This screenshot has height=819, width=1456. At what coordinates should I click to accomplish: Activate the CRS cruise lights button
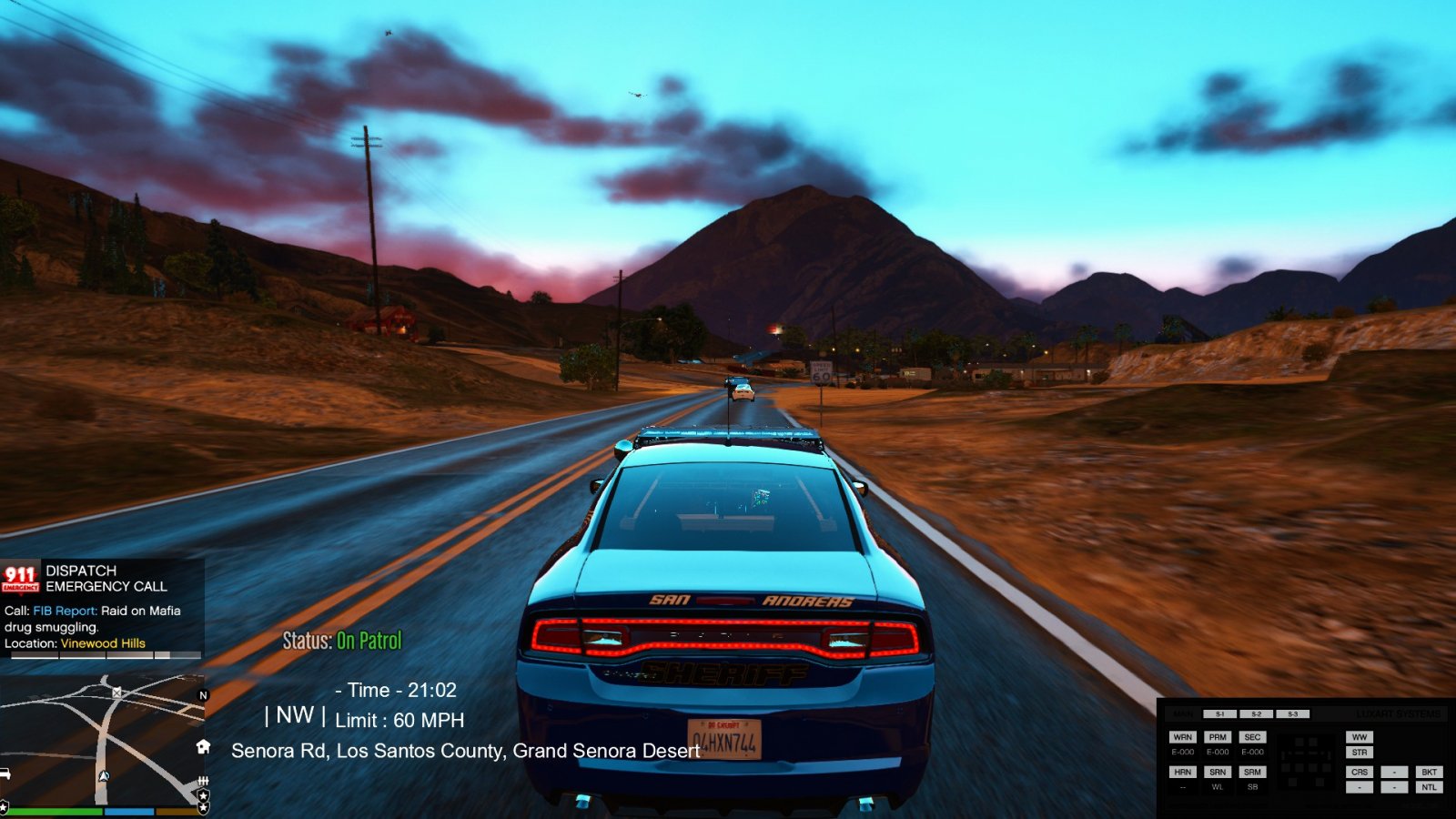(x=1360, y=772)
